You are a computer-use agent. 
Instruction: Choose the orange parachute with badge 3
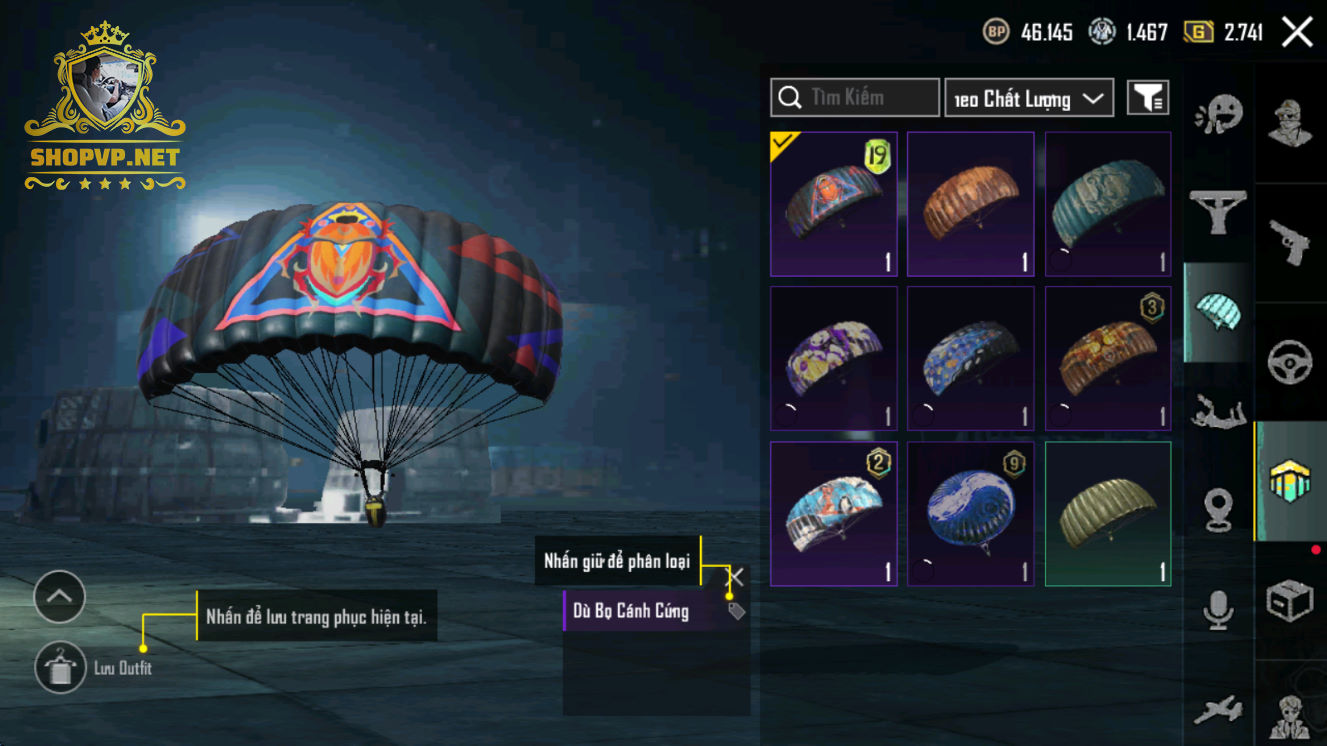[1107, 359]
